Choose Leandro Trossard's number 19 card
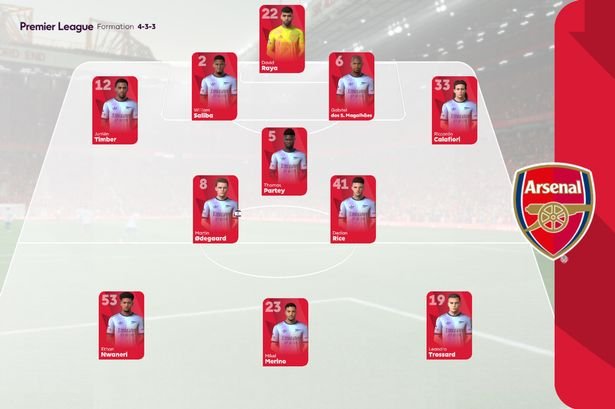 click(x=448, y=325)
